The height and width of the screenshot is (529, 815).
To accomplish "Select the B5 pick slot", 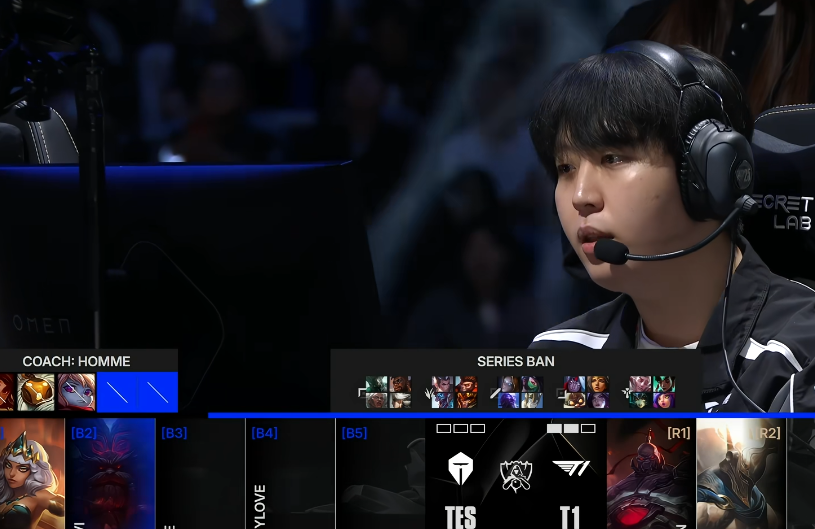I will (x=380, y=474).
